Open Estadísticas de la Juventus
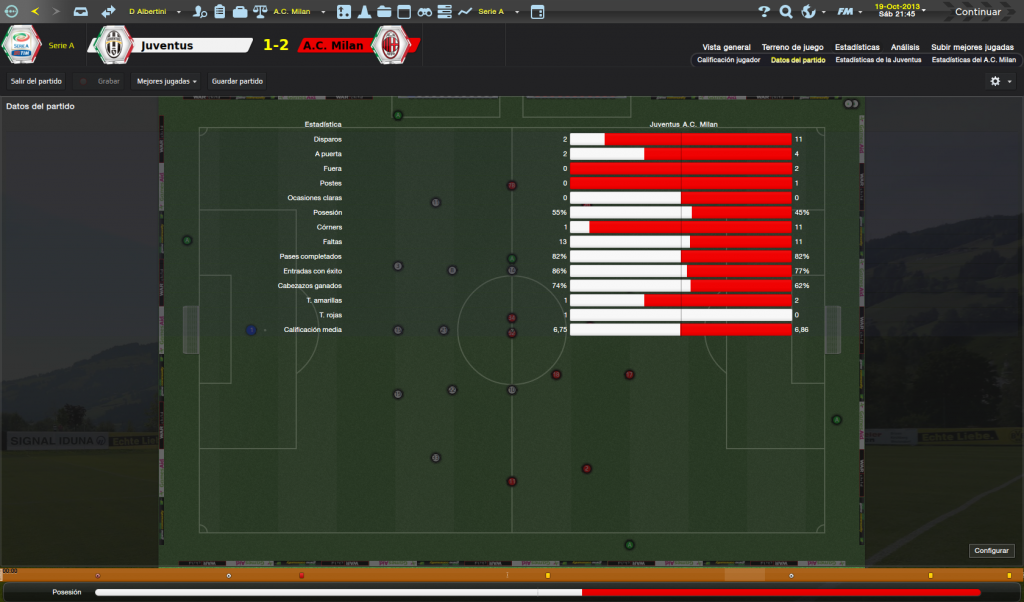 point(878,60)
